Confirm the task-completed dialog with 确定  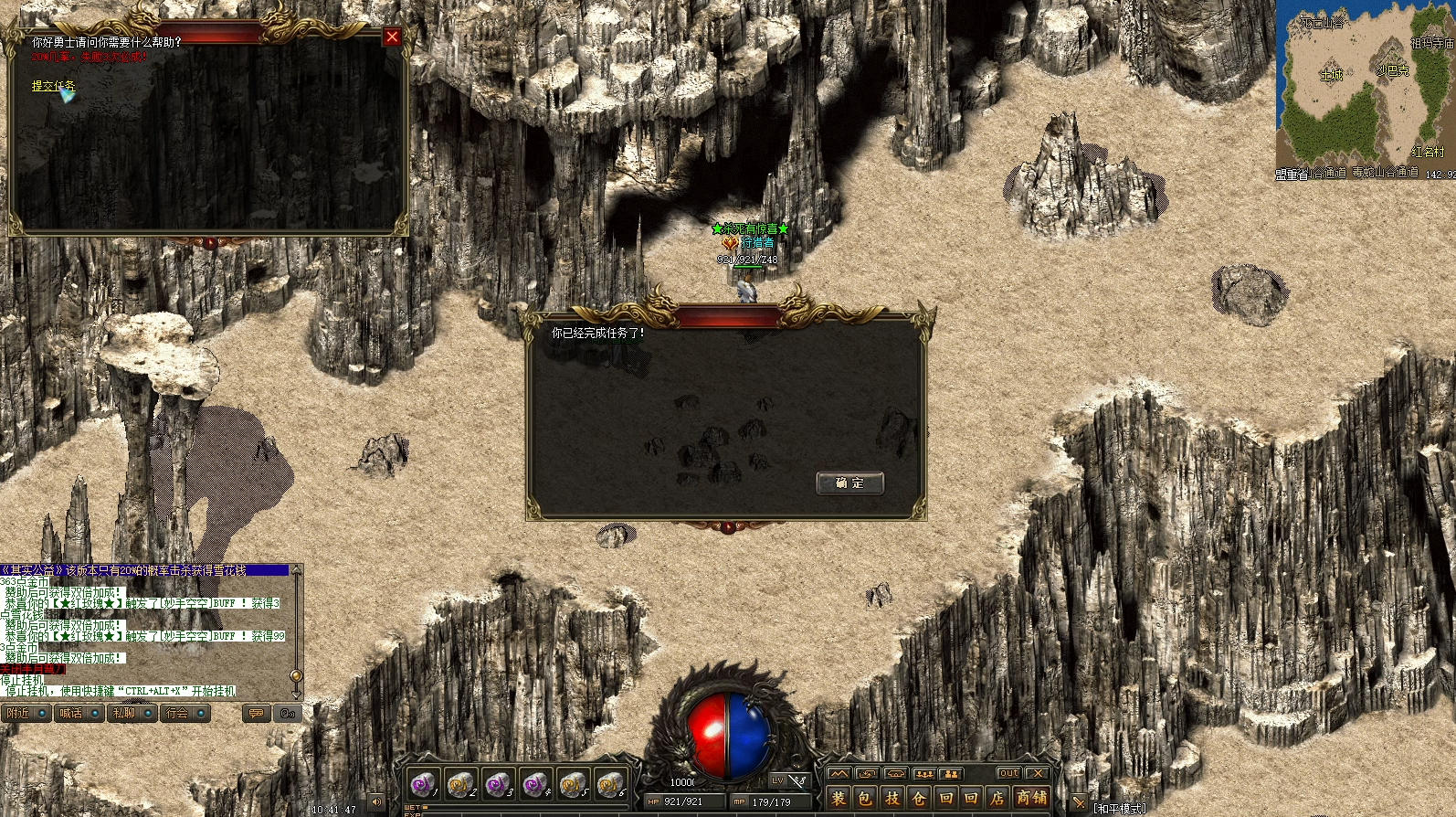click(x=849, y=483)
